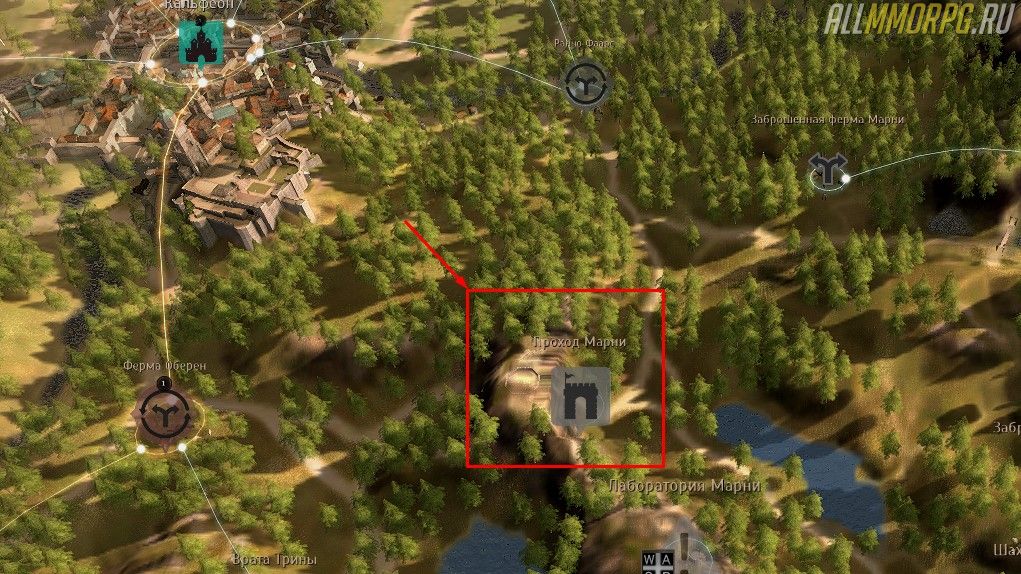The image size is (1021, 574).
Task: Choose the Проход Марни gate node icon
Action: coord(580,396)
